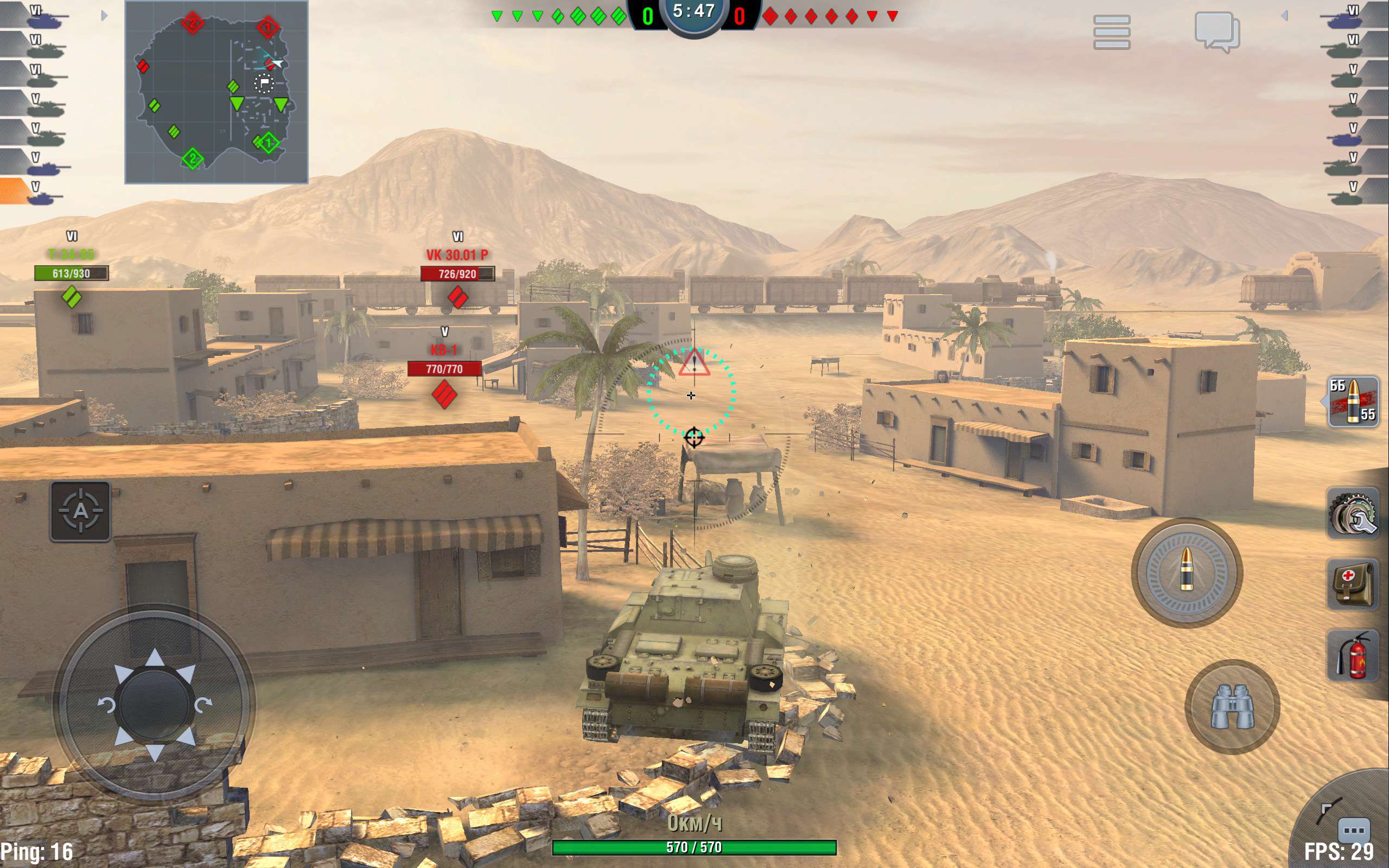Open the quick message bubble in corner
The image size is (1389, 868).
click(x=1354, y=830)
